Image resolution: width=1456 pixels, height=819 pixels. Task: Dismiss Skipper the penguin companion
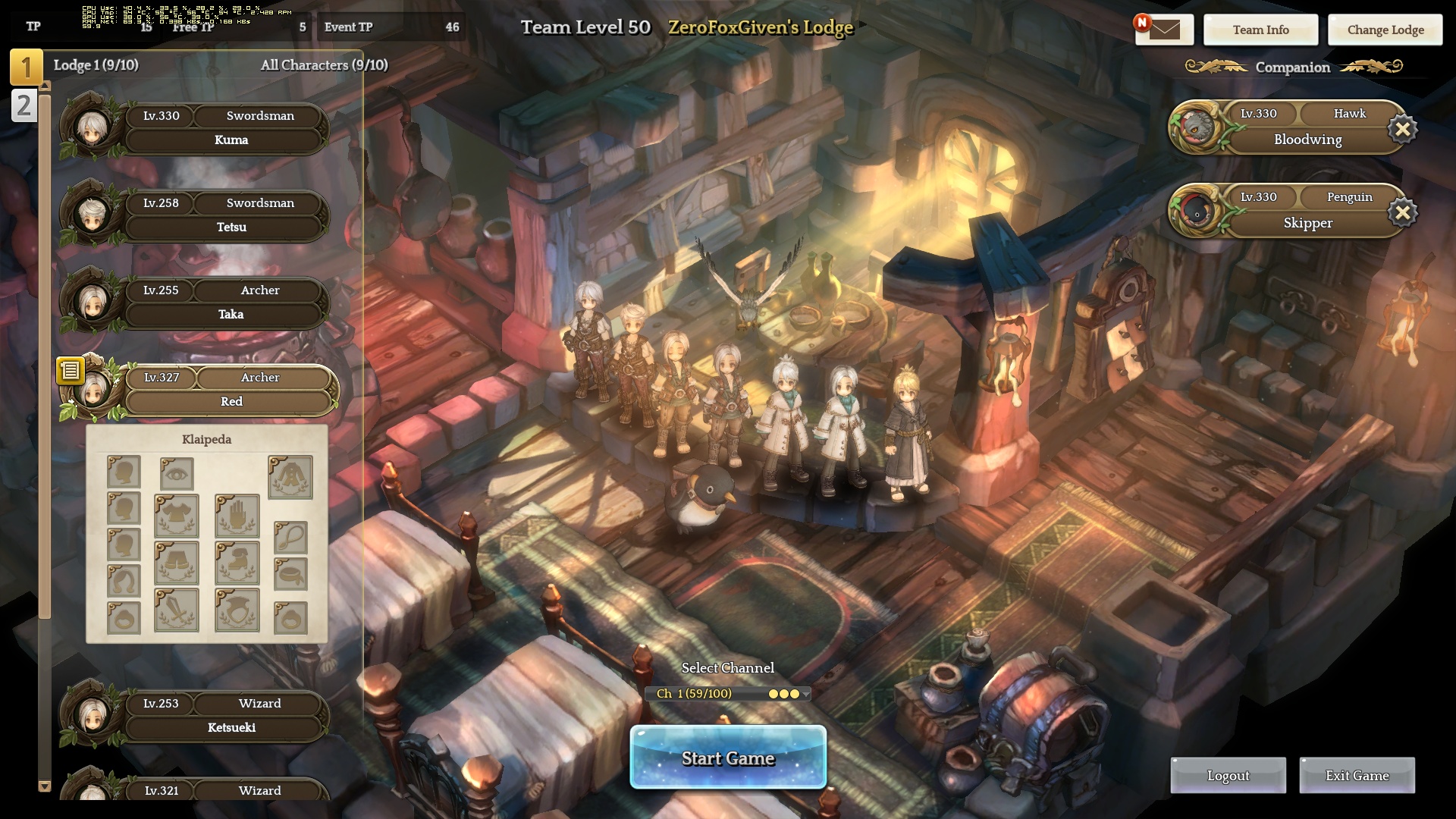1402,213
